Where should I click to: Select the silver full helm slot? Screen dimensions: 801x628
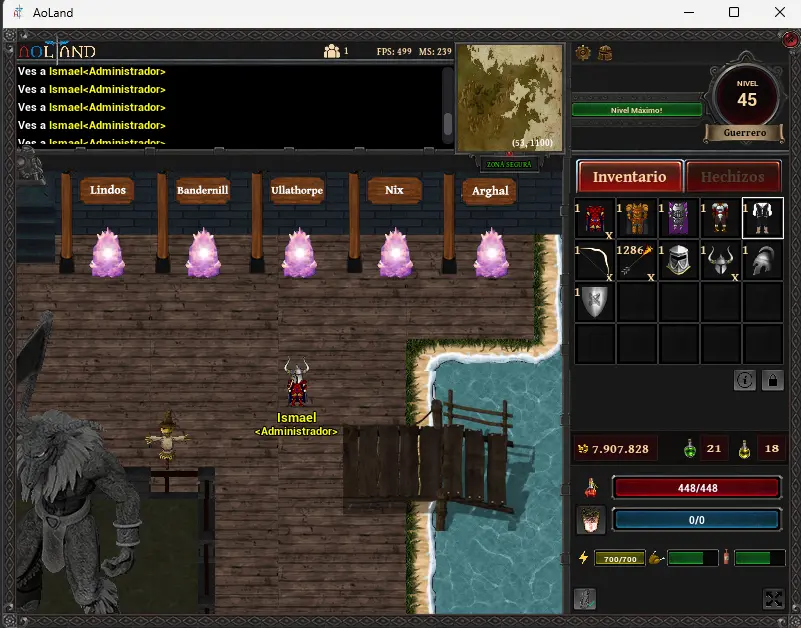click(679, 260)
